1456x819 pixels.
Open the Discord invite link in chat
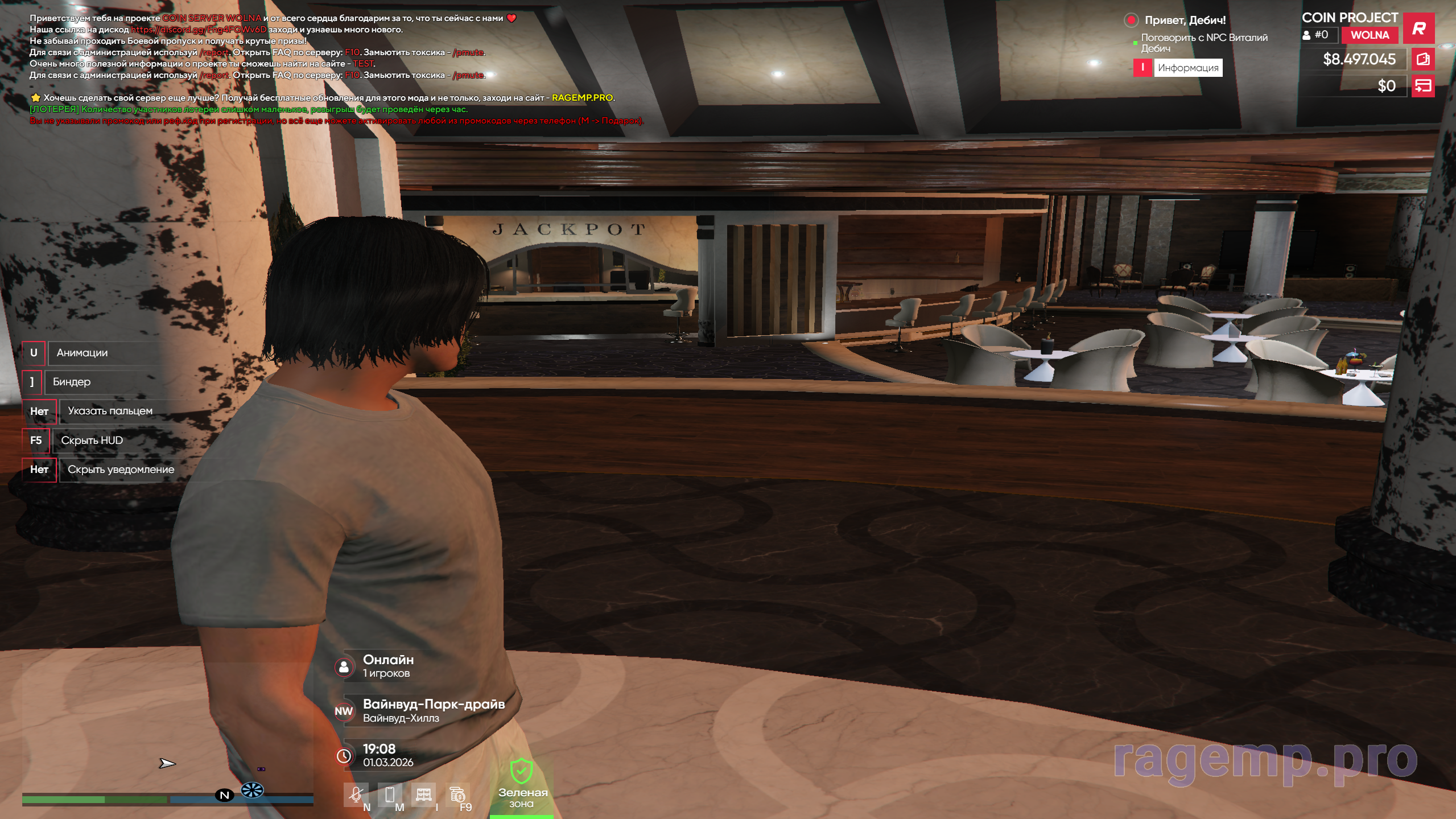click(x=199, y=30)
